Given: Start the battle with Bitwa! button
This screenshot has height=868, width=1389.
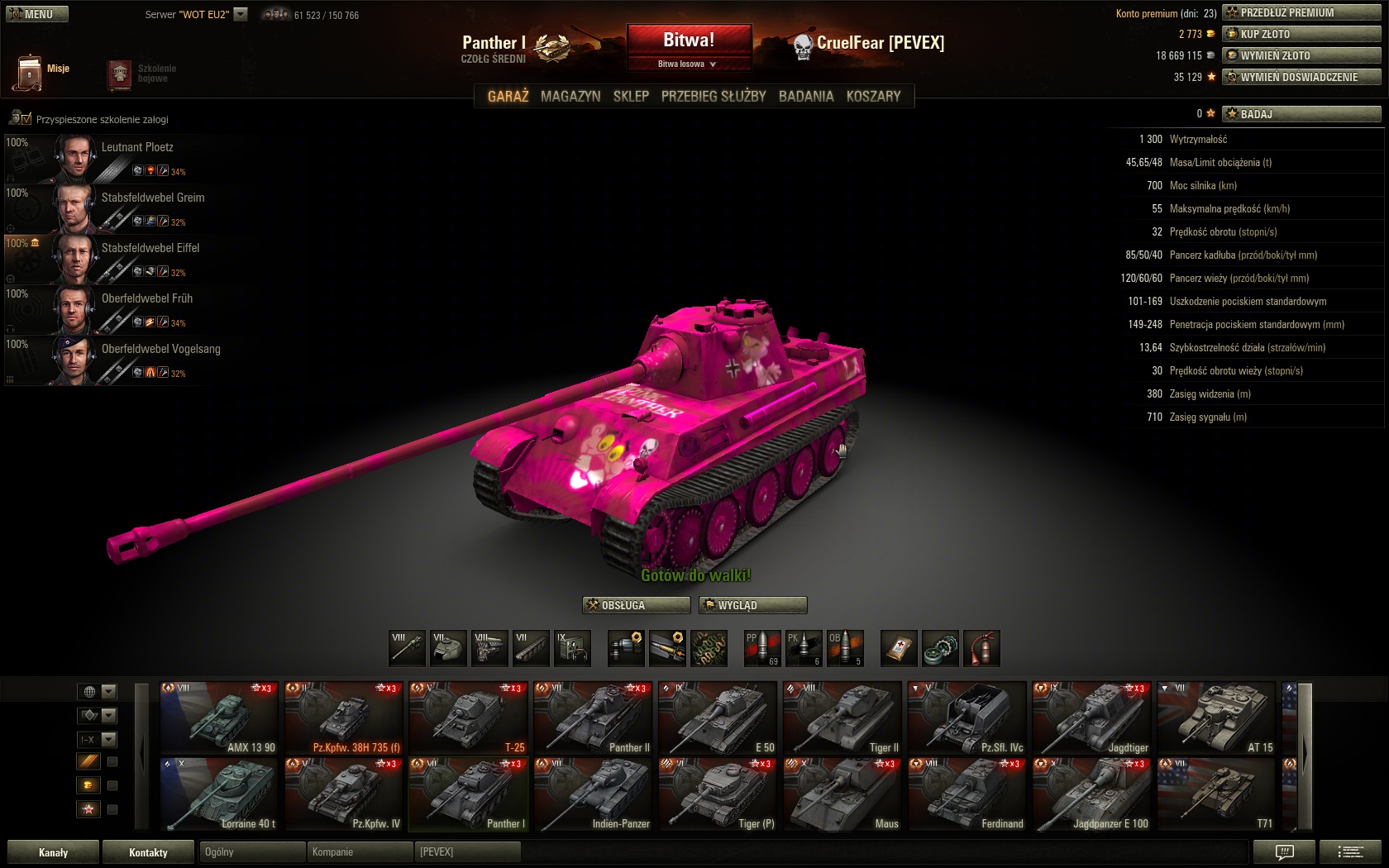Looking at the screenshot, I should pos(689,40).
